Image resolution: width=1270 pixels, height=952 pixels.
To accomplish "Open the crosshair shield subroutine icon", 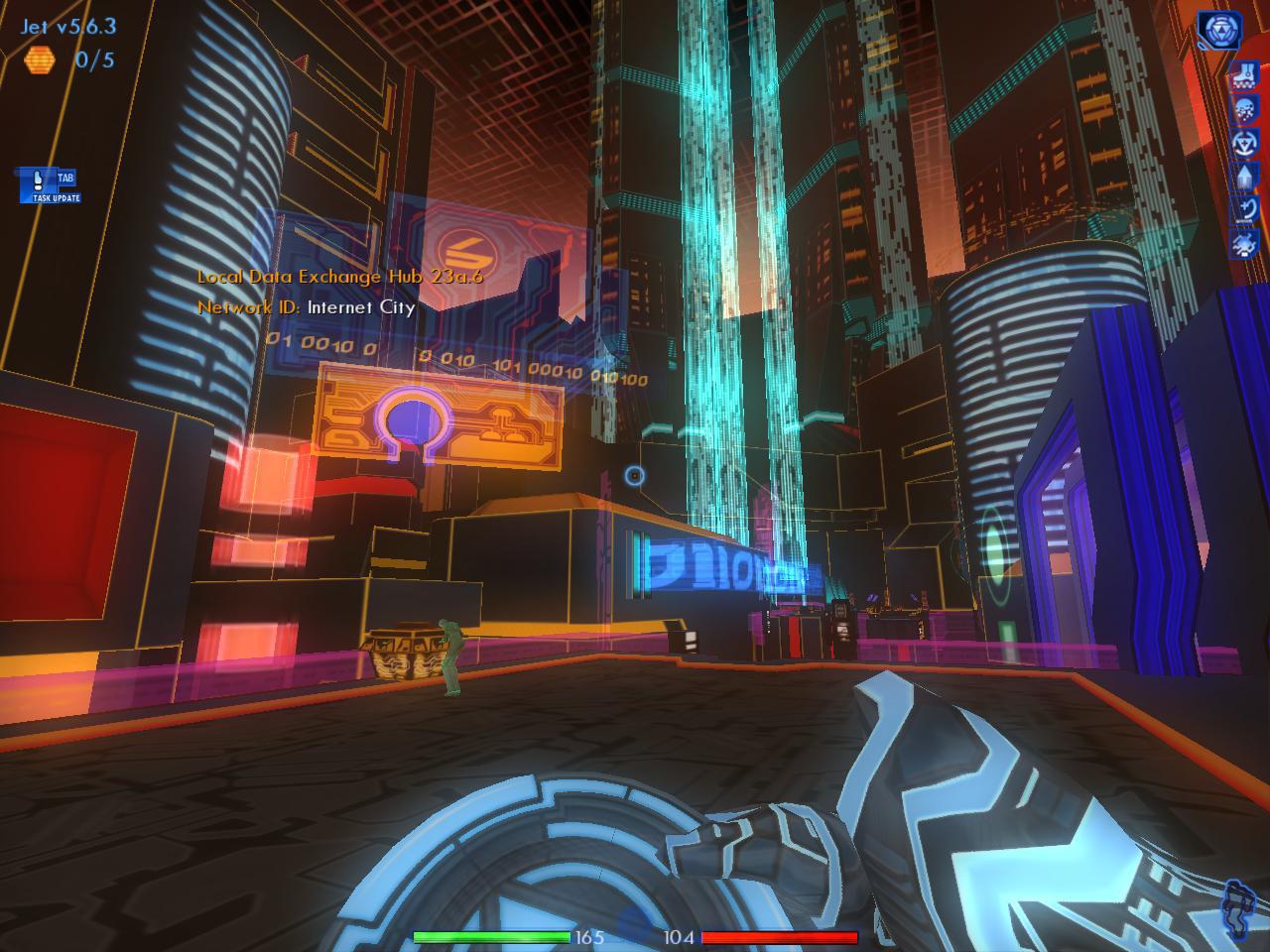I will pyautogui.click(x=1246, y=142).
